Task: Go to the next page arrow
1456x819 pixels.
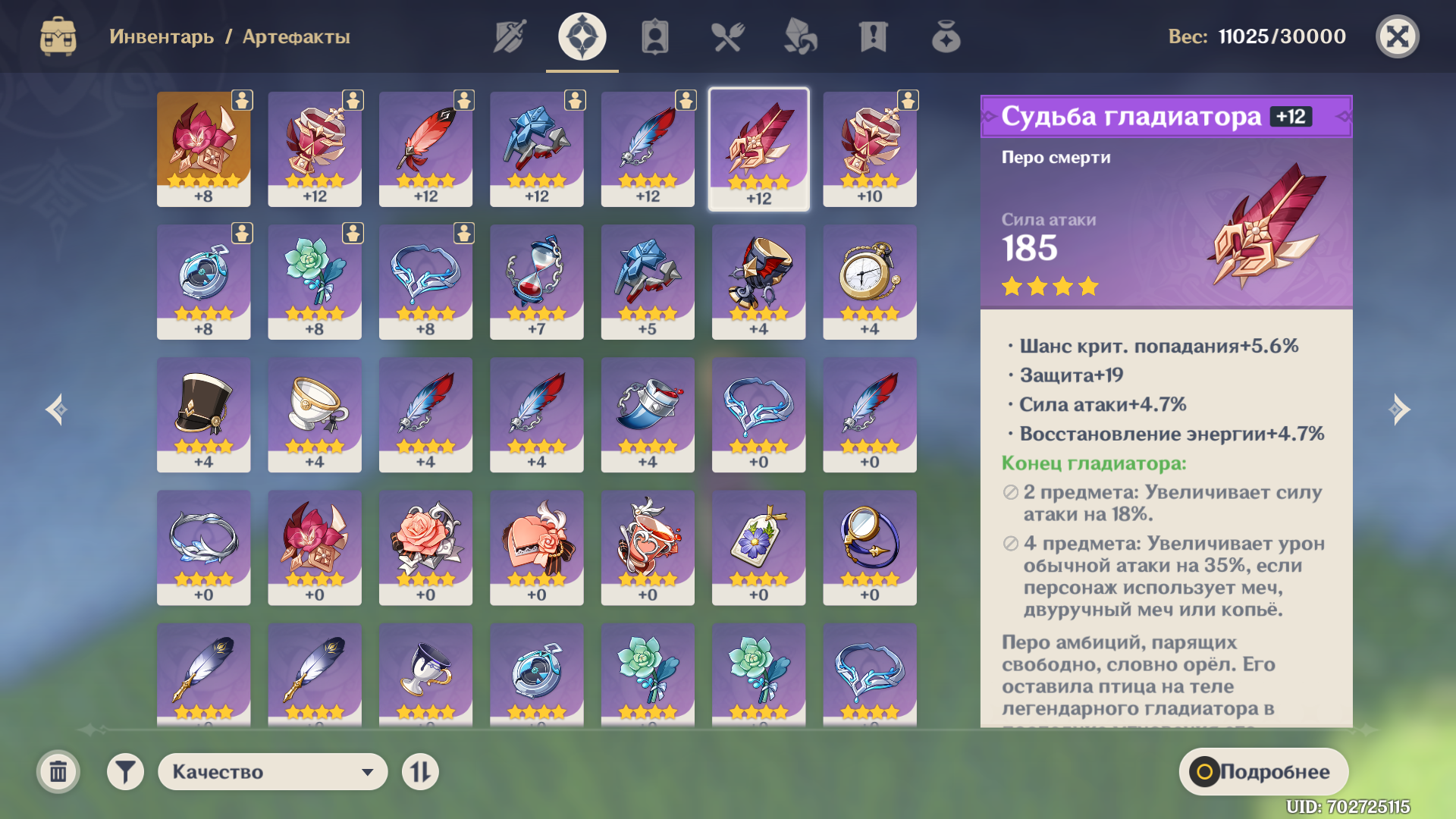Action: [1400, 409]
